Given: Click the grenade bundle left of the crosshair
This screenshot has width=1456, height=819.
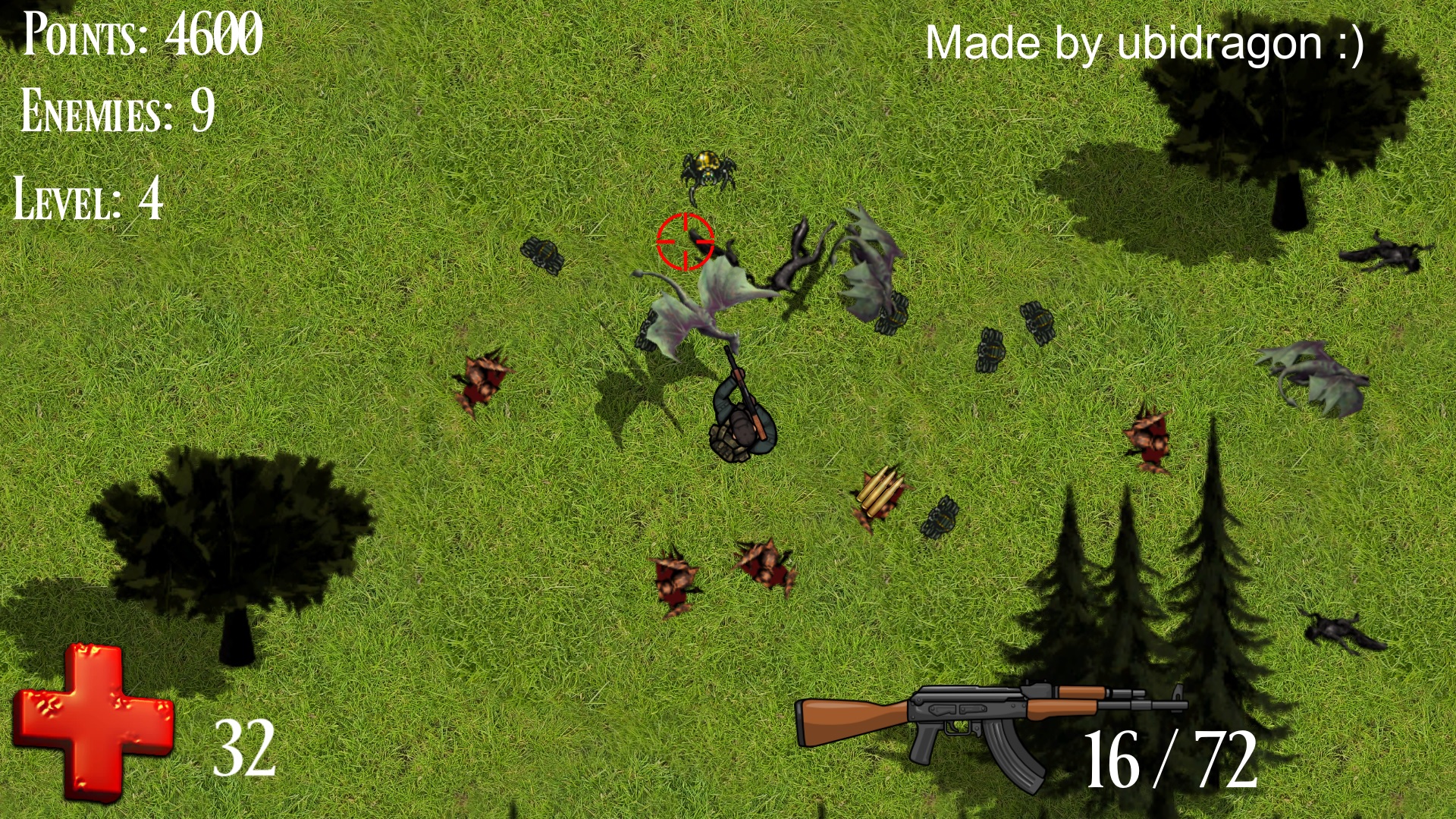Looking at the screenshot, I should [x=544, y=254].
